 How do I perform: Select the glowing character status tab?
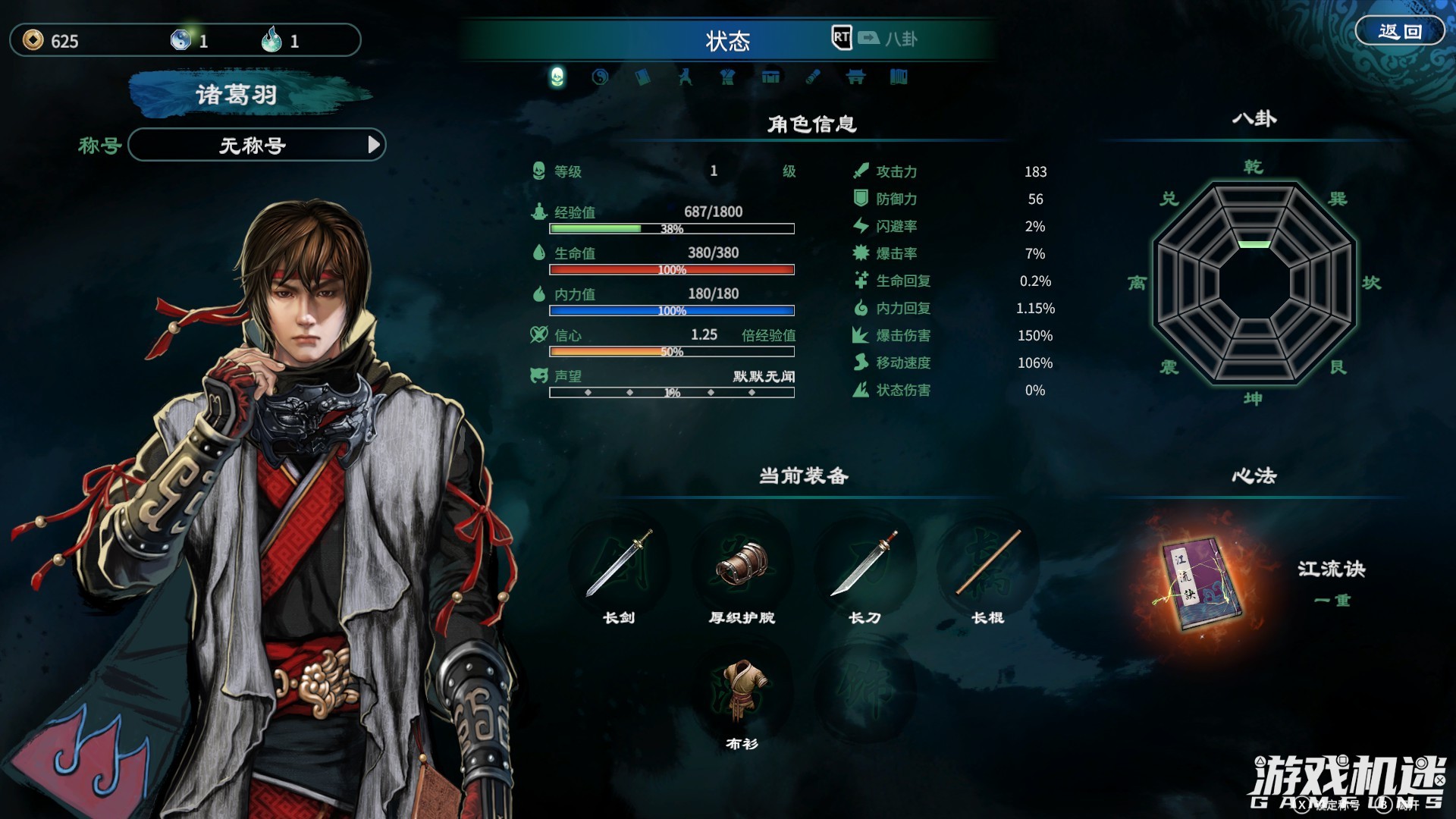click(557, 77)
